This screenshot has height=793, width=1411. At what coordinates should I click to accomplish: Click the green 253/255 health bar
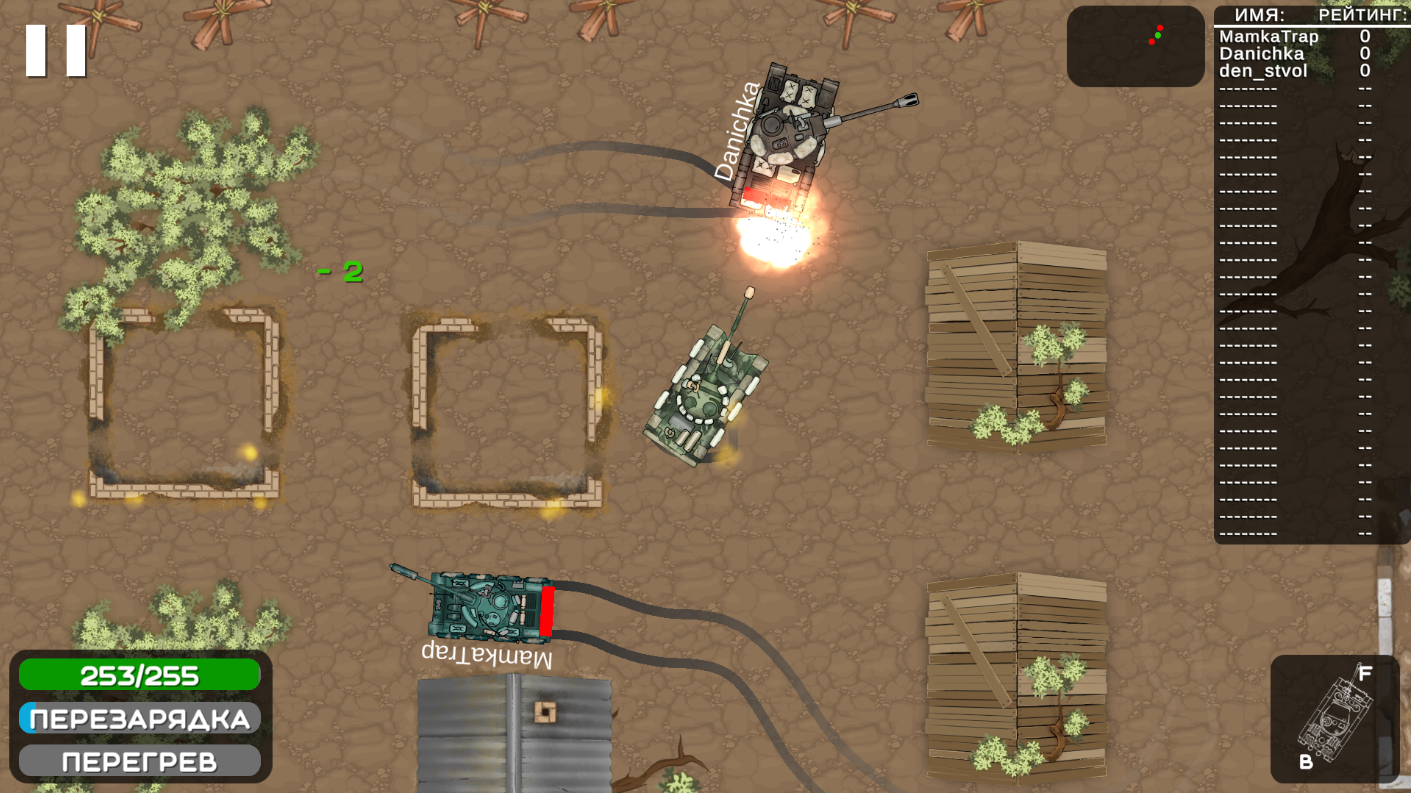(x=140, y=674)
